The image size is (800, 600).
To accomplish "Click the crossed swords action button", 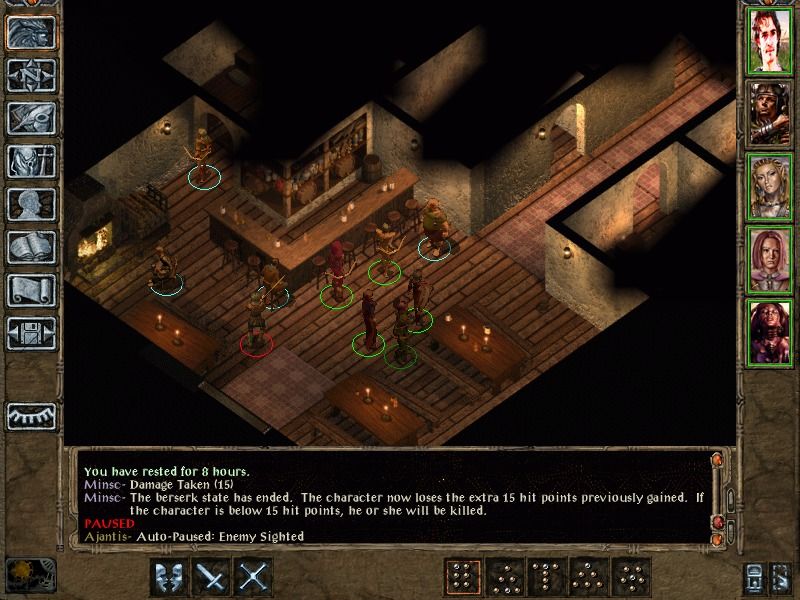I will (255, 577).
